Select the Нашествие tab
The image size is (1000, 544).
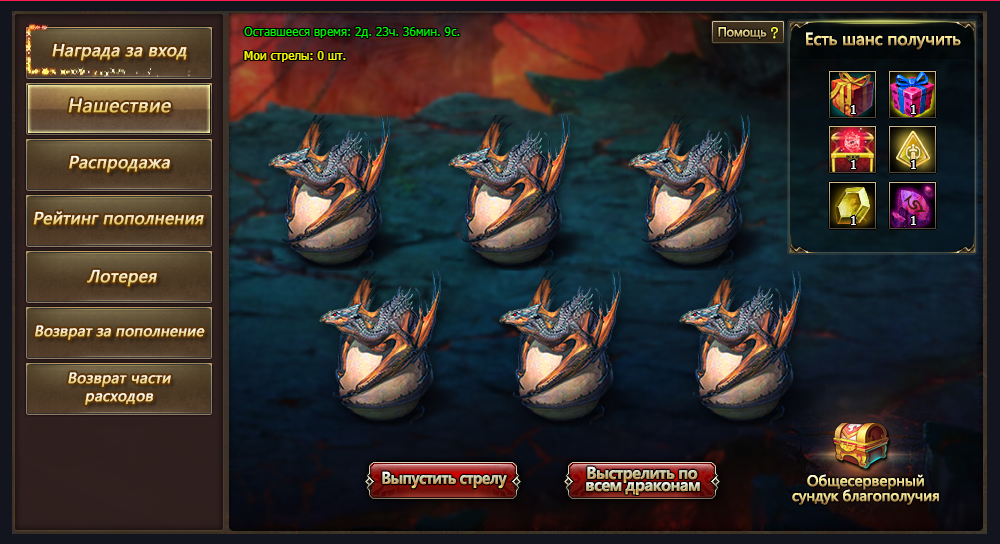(x=119, y=107)
